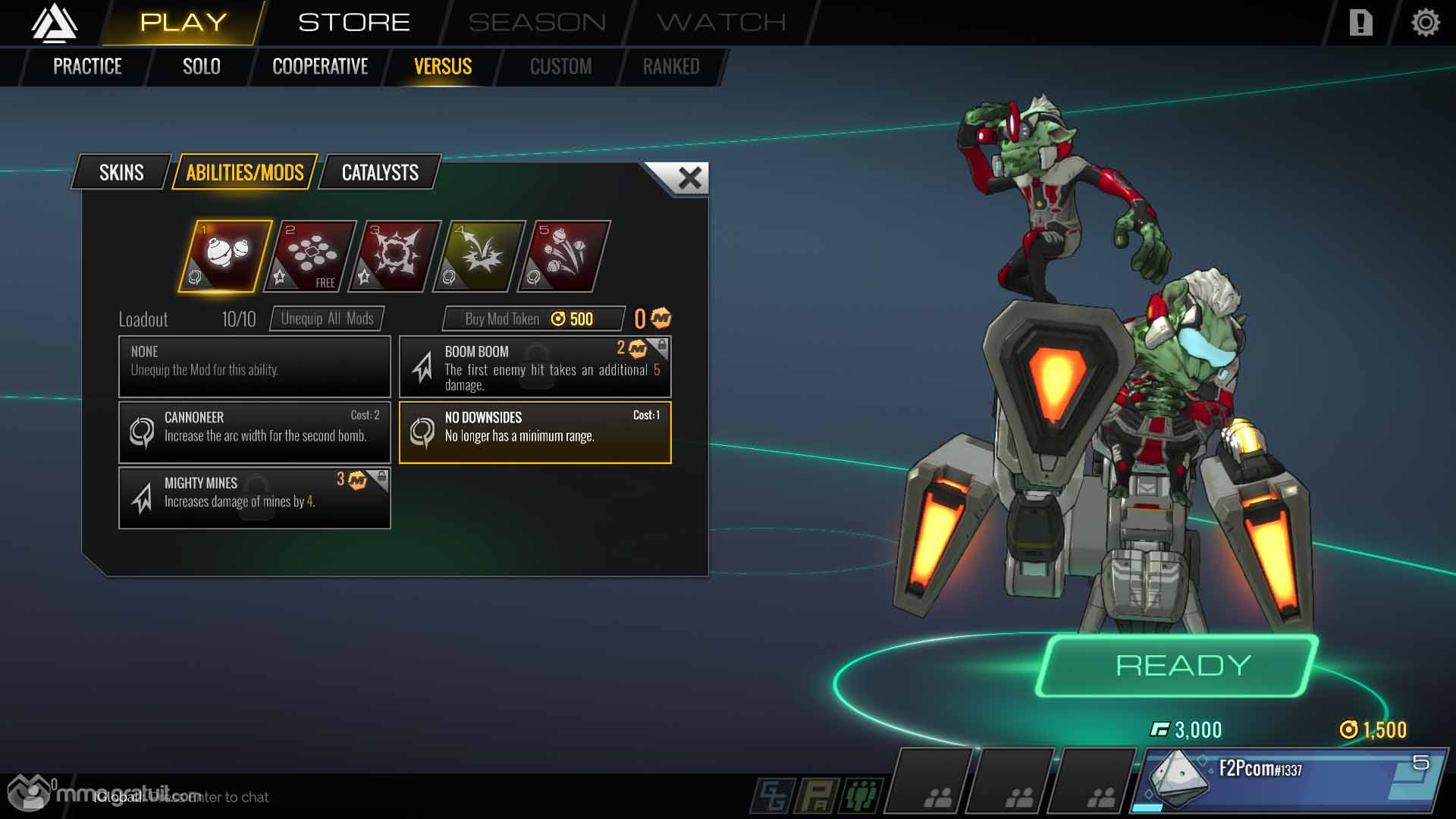Open the Skins tab
The image size is (1456, 819).
121,173
